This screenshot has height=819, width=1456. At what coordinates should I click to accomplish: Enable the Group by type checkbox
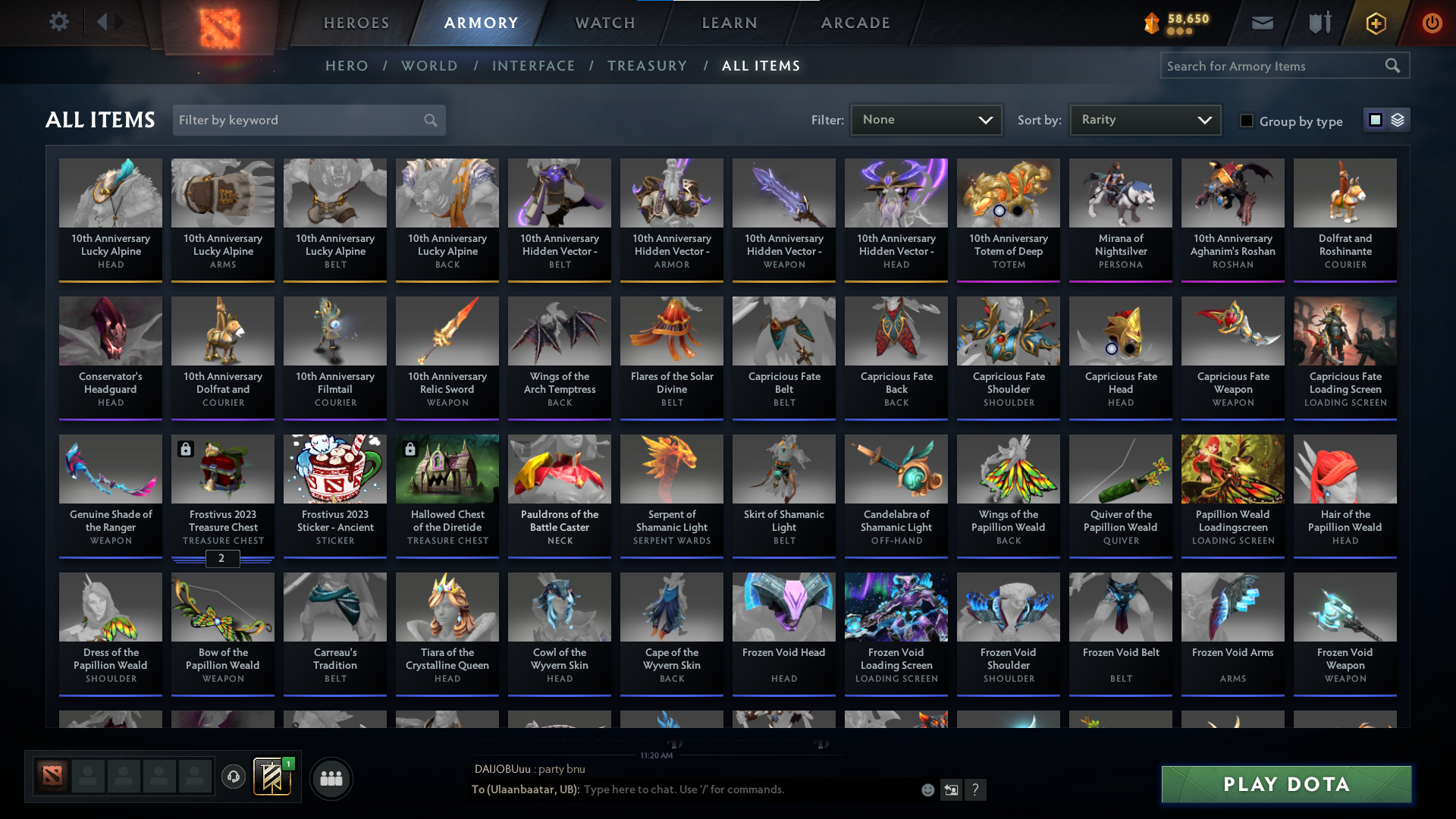(x=1247, y=120)
